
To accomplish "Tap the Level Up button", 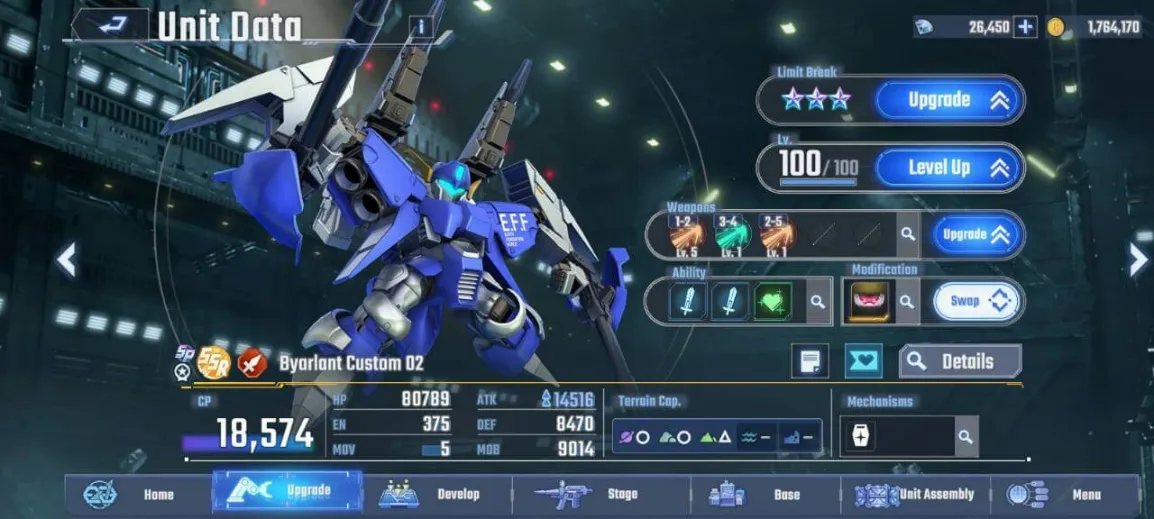I will 947,168.
